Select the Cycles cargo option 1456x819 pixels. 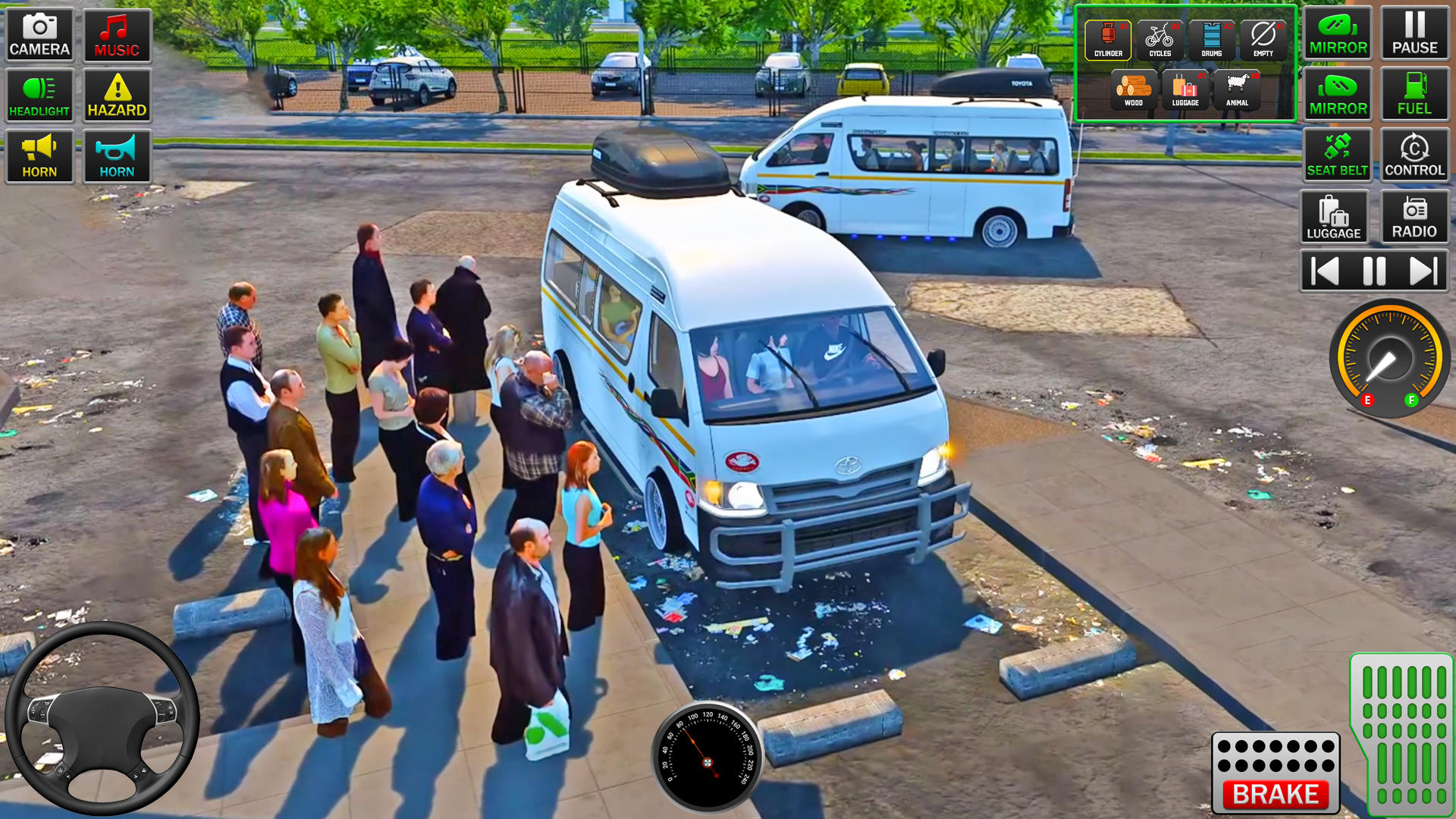[x=1159, y=36]
